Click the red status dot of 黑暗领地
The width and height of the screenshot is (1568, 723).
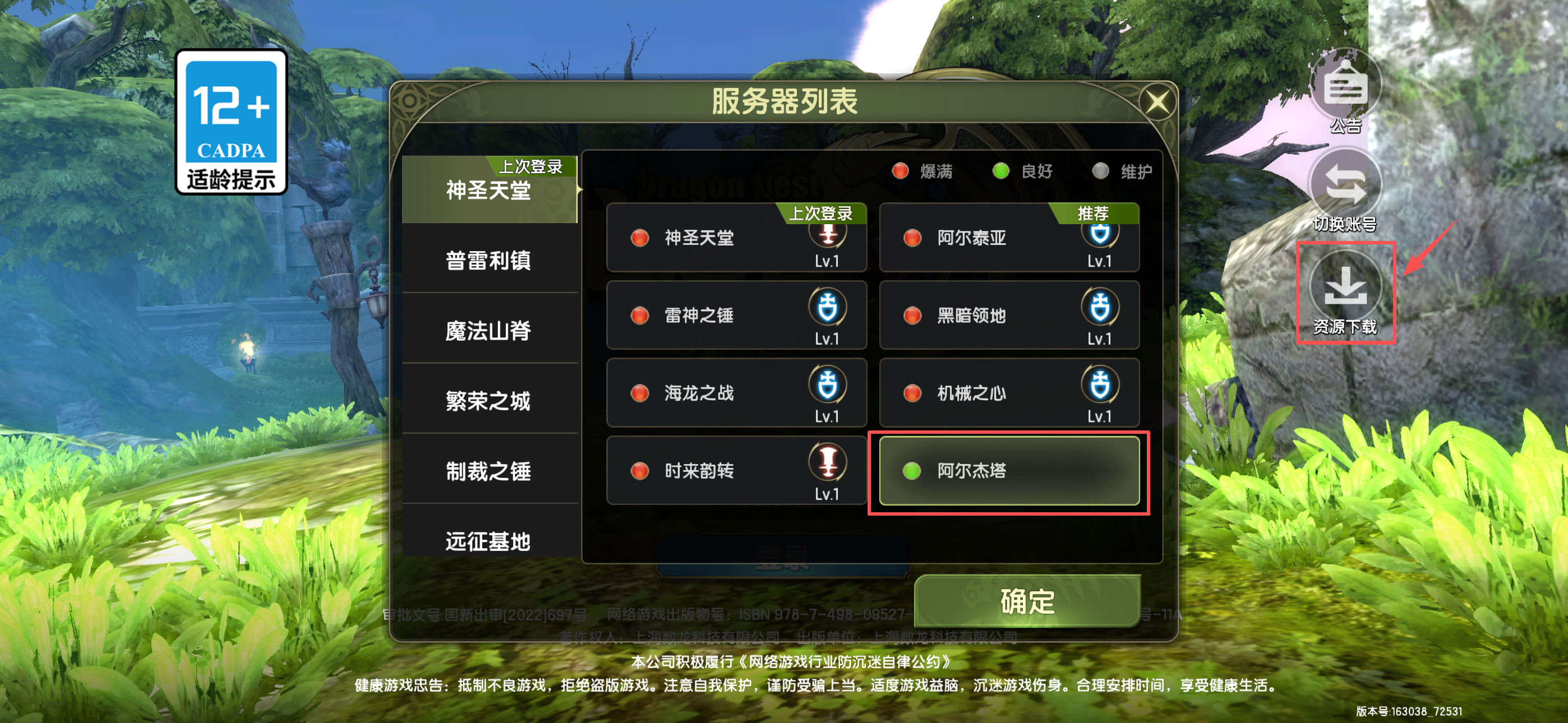[912, 316]
